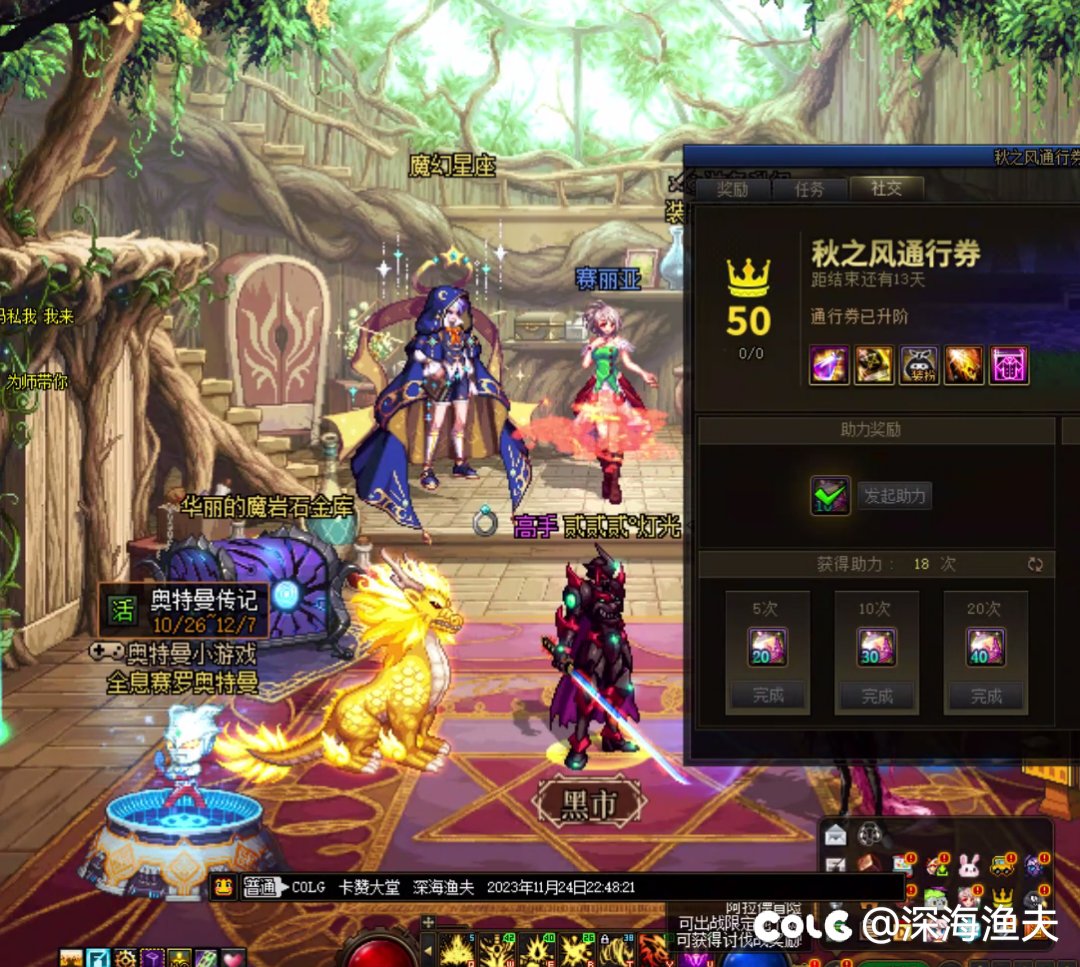Refresh the 获得助力 assist count
Screen dimensions: 1080x967
click(1035, 564)
